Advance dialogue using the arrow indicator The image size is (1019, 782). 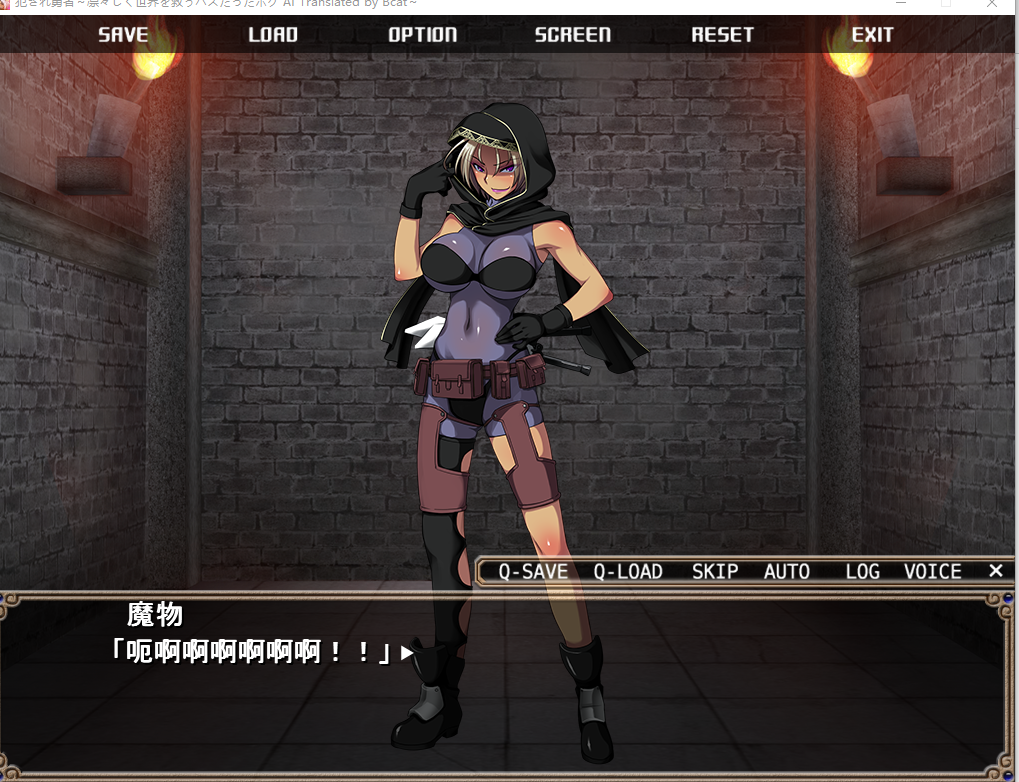(407, 653)
